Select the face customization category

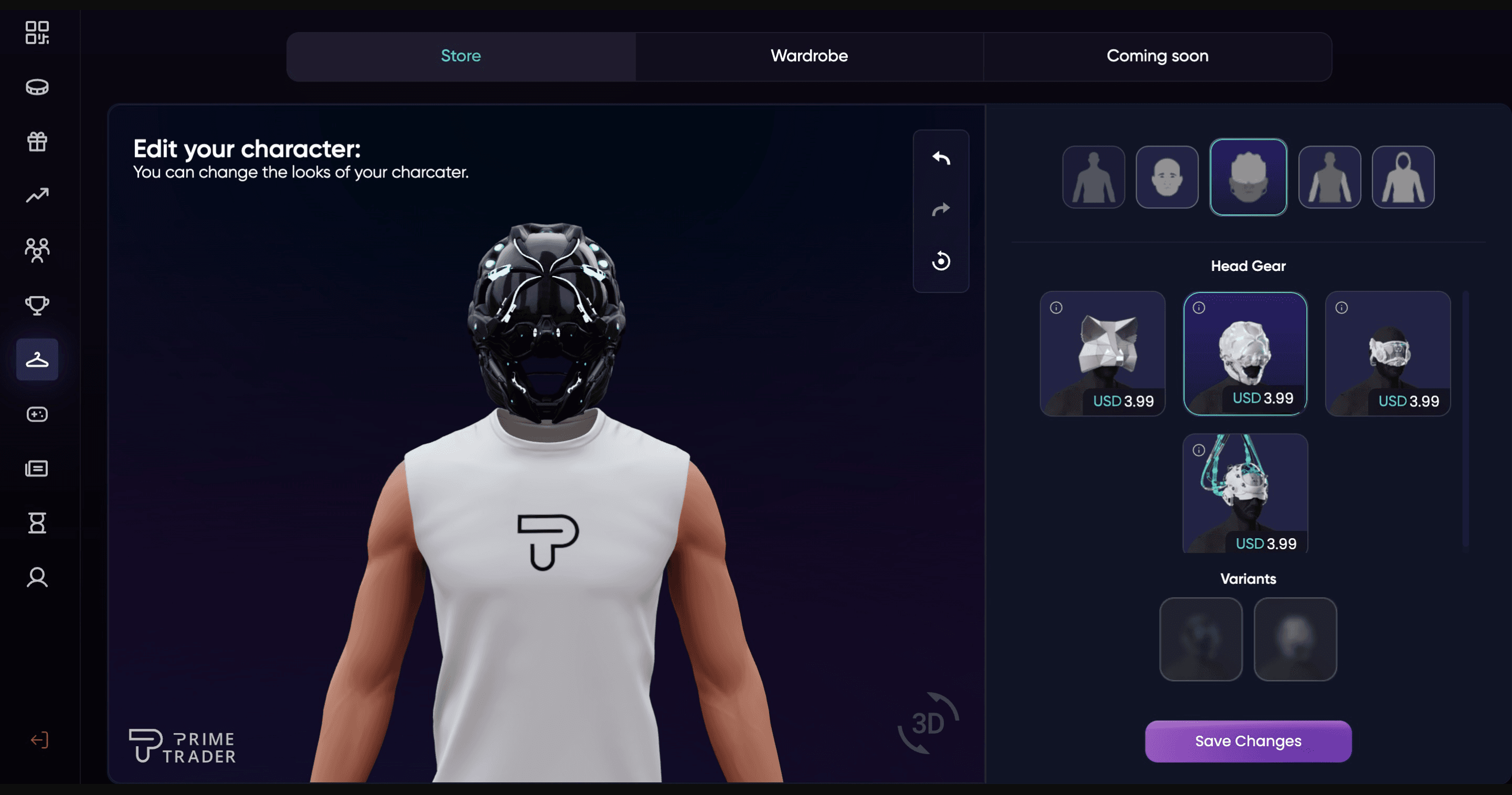1167,177
